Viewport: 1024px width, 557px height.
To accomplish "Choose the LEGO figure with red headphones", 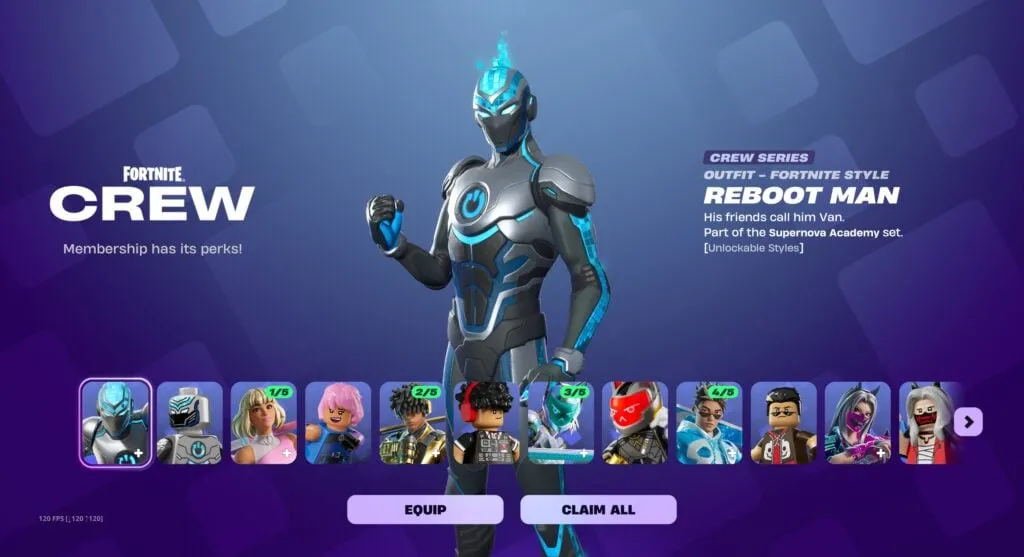I will (x=486, y=423).
